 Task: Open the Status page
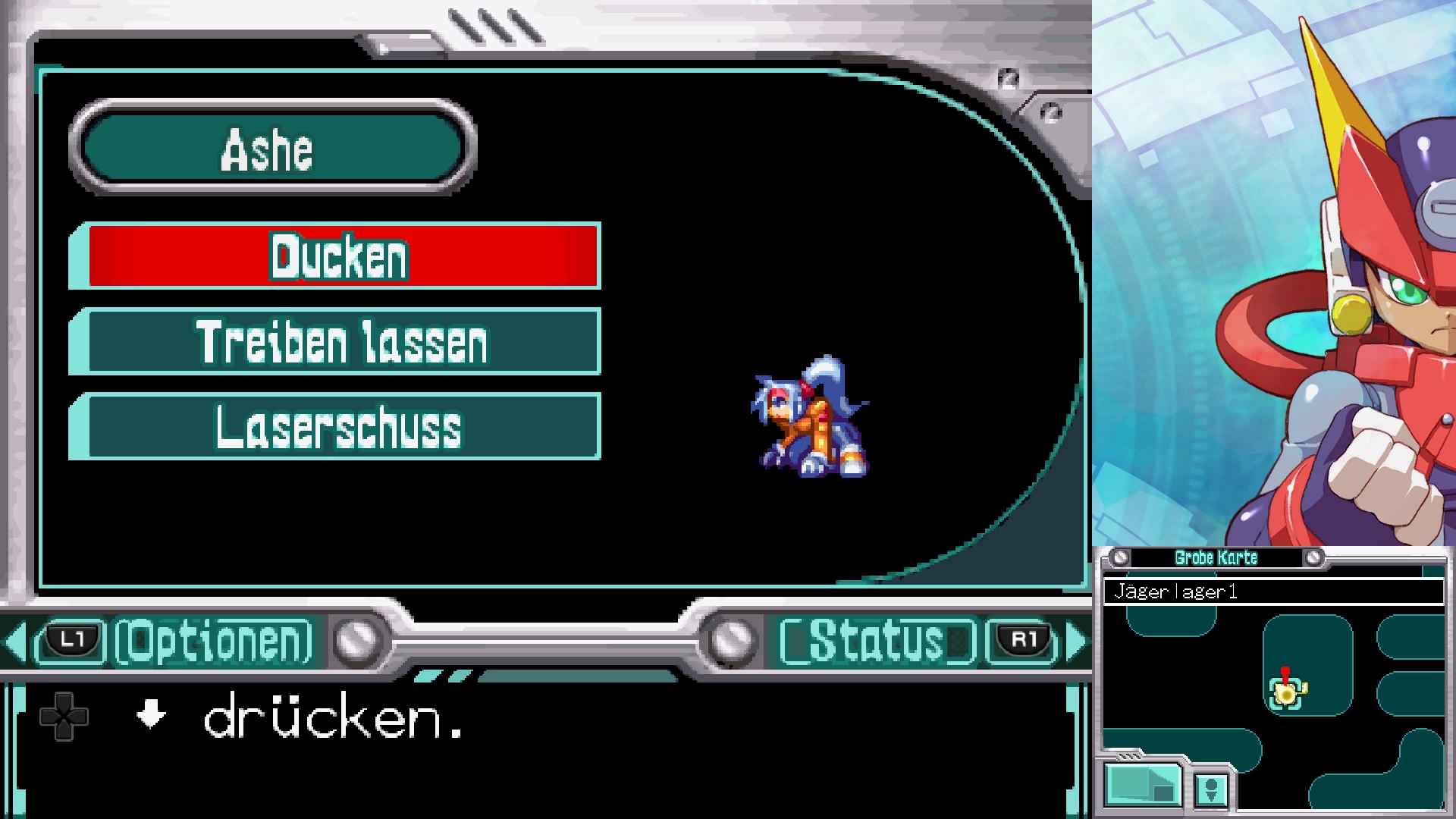(877, 642)
